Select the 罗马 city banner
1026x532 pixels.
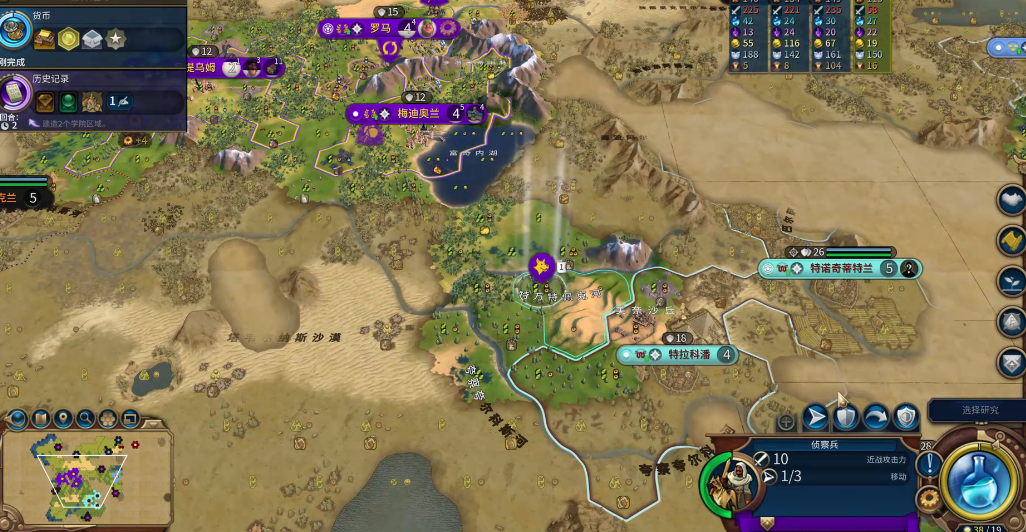click(x=380, y=29)
